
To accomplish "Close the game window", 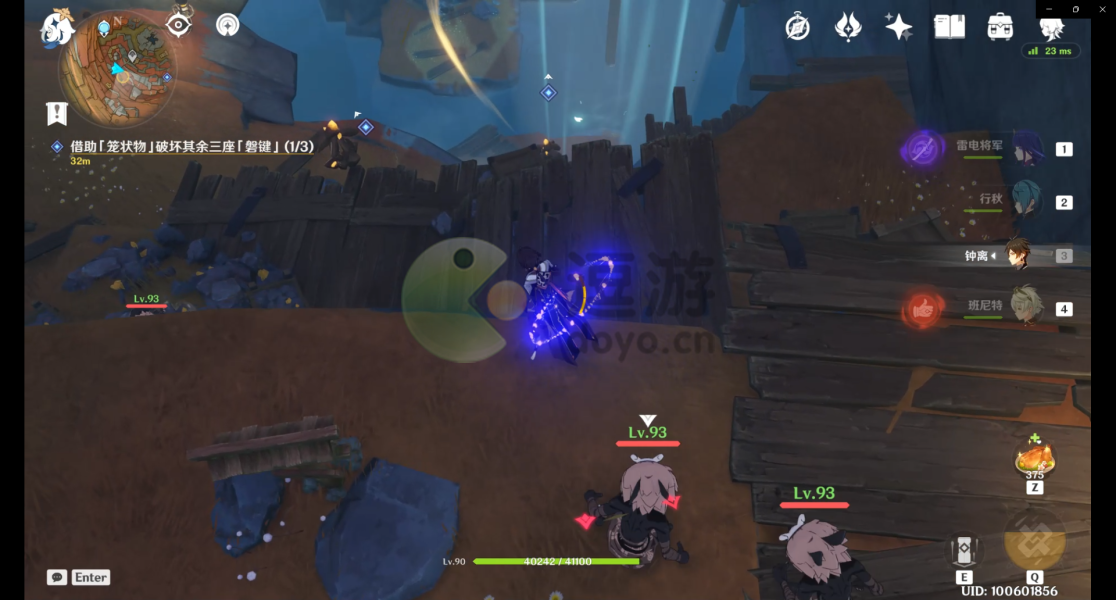I will (1103, 9).
